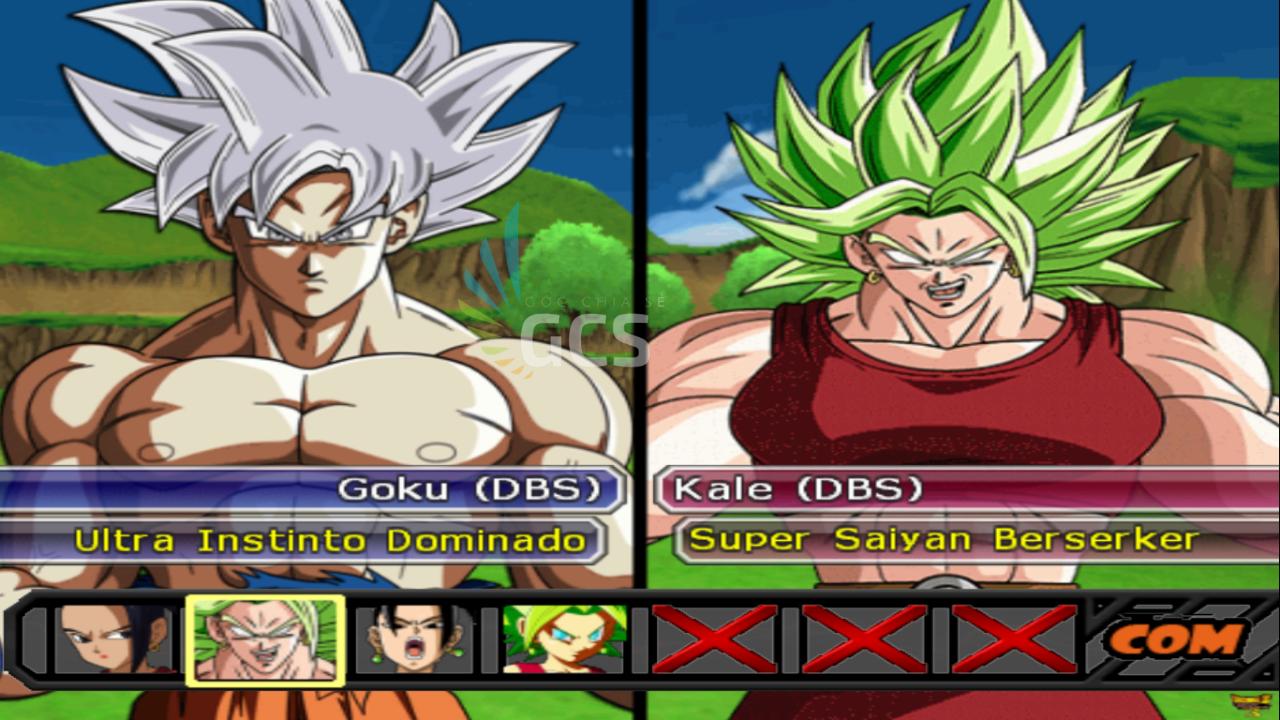
Task: Click the Goku (DBS) character label text
Action: click(x=472, y=489)
